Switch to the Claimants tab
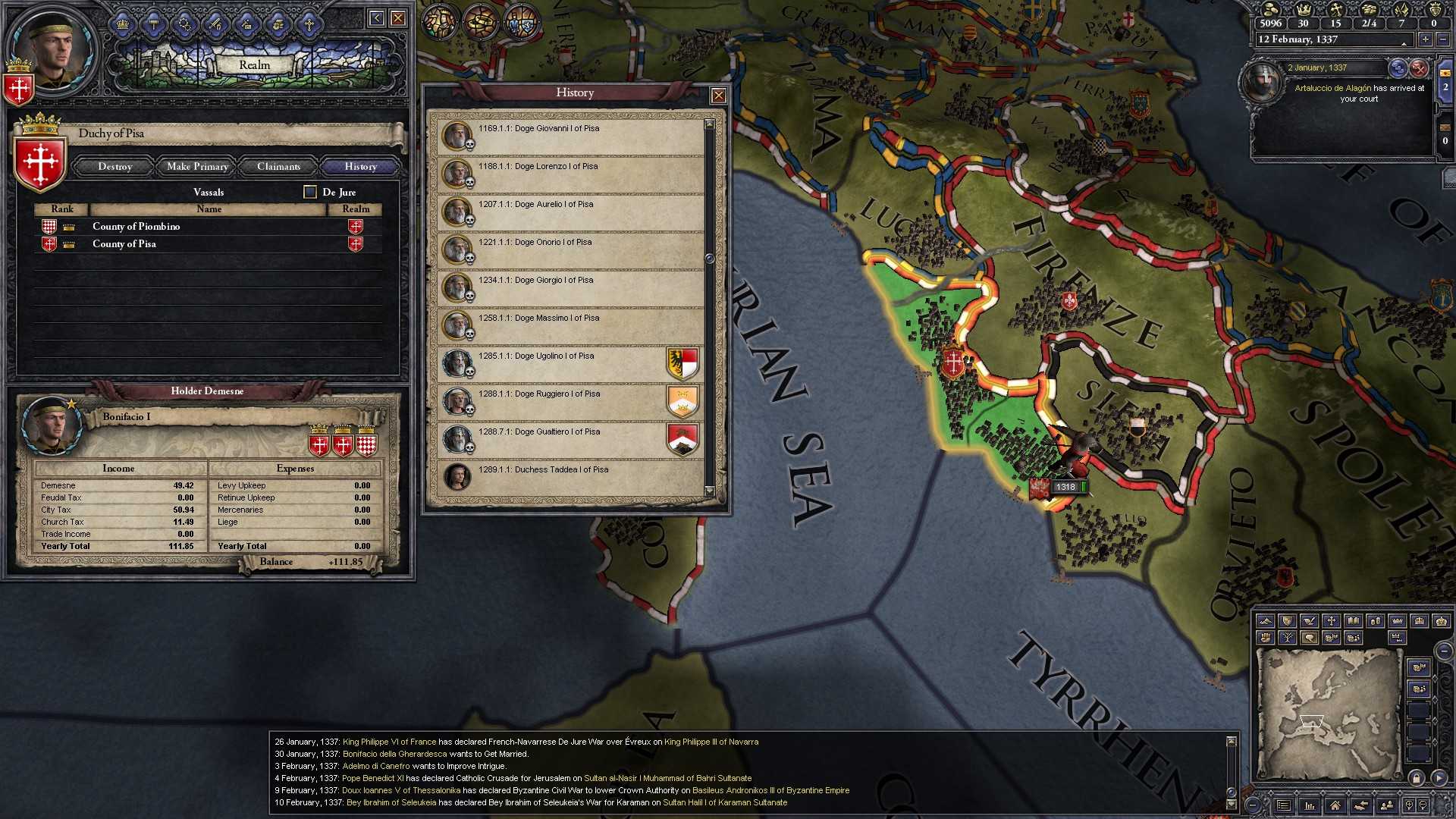1456x819 pixels. [278, 166]
